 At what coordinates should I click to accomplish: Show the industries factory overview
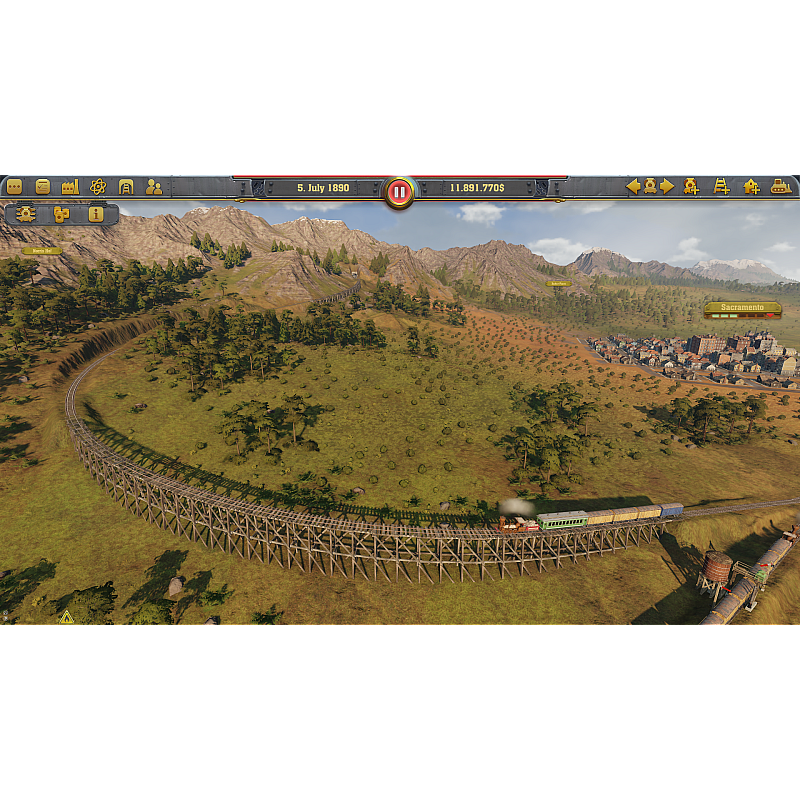click(70, 186)
